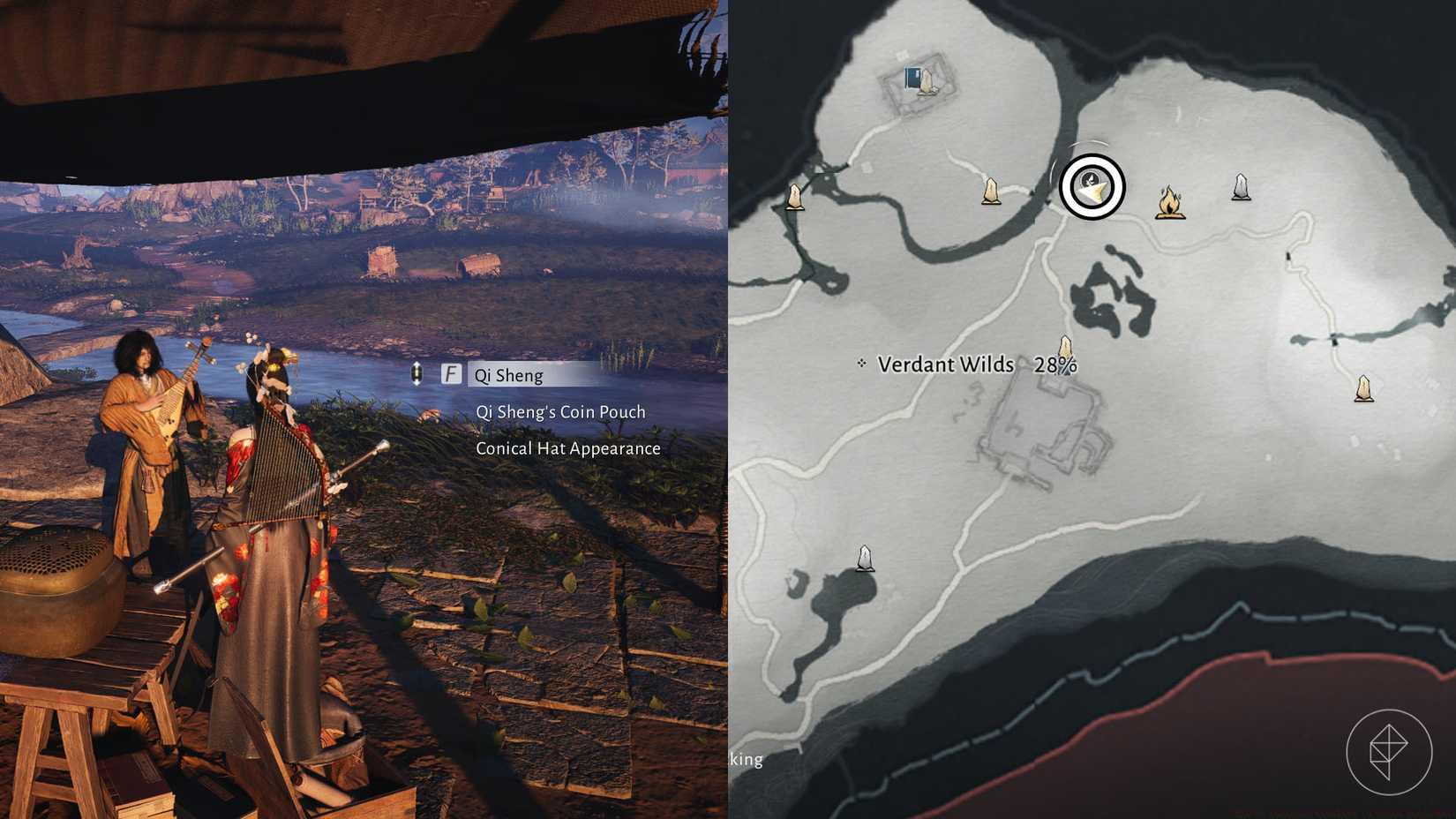Select the tan standing stone marker near the player

(991, 190)
